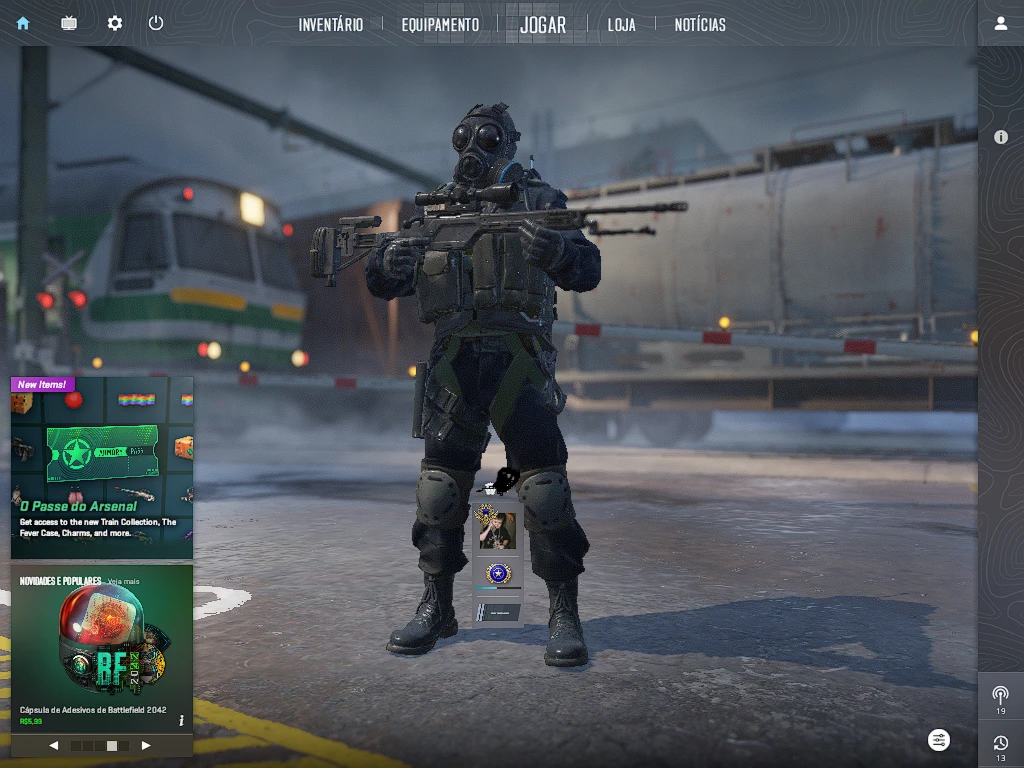
Task: Switch to the Equipamento tab
Action: tap(440, 24)
